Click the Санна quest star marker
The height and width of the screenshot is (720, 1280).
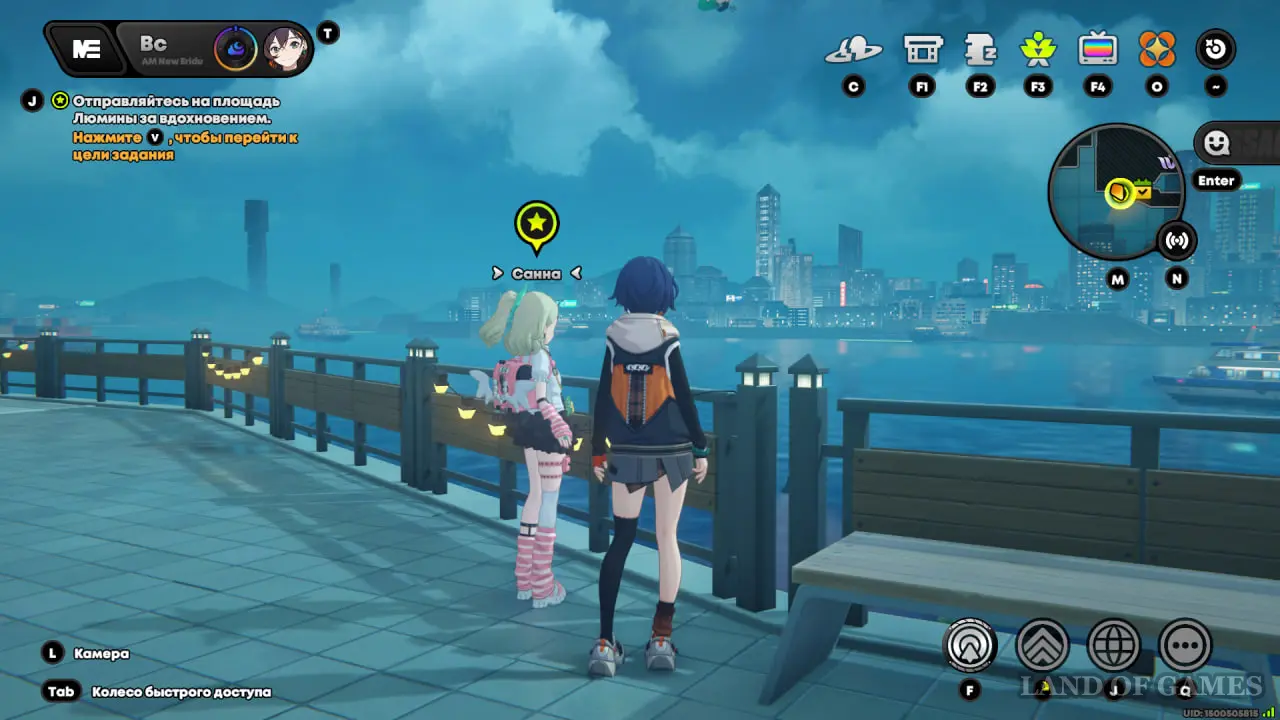pos(537,223)
